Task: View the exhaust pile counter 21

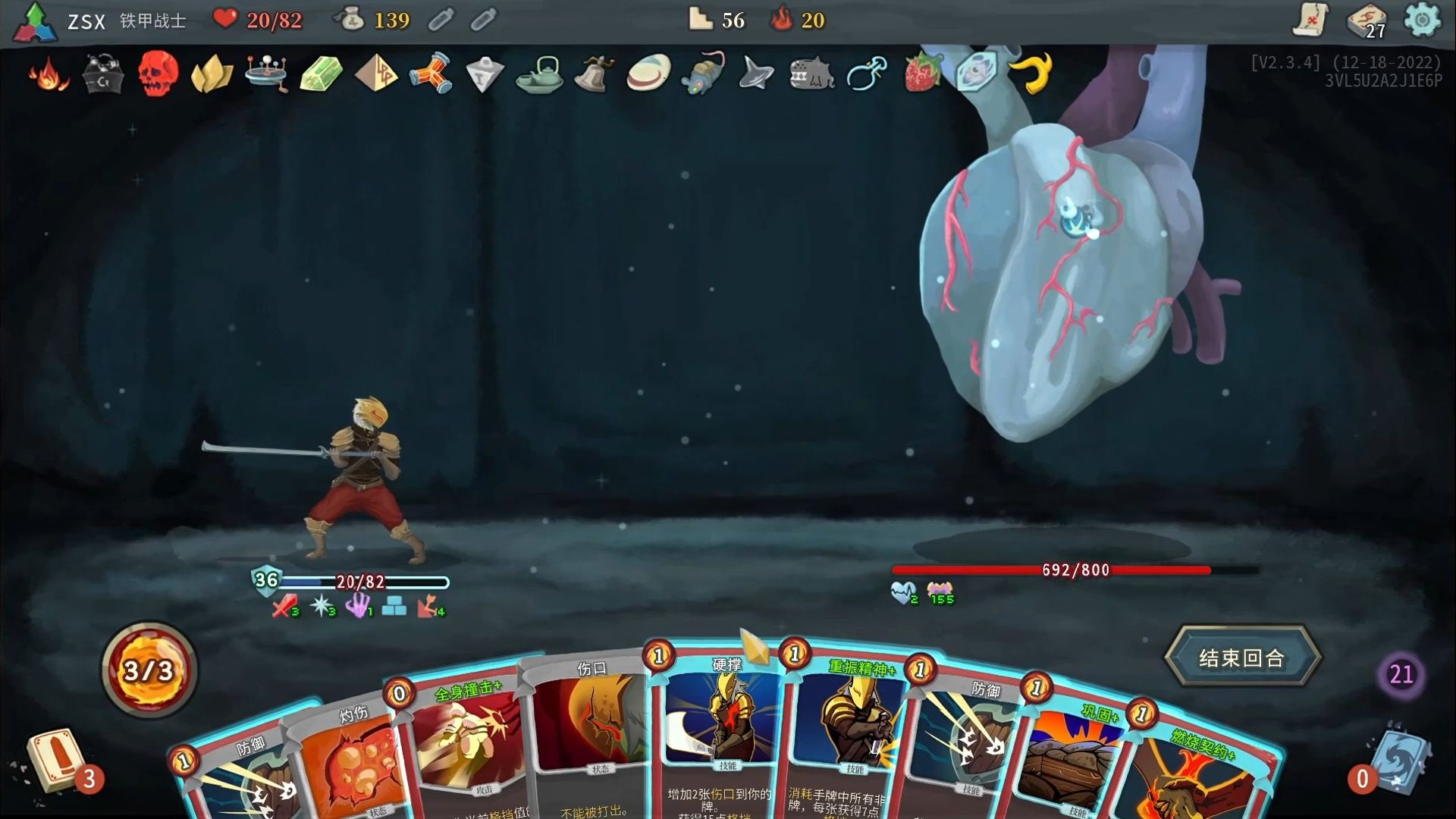Action: [x=1401, y=673]
